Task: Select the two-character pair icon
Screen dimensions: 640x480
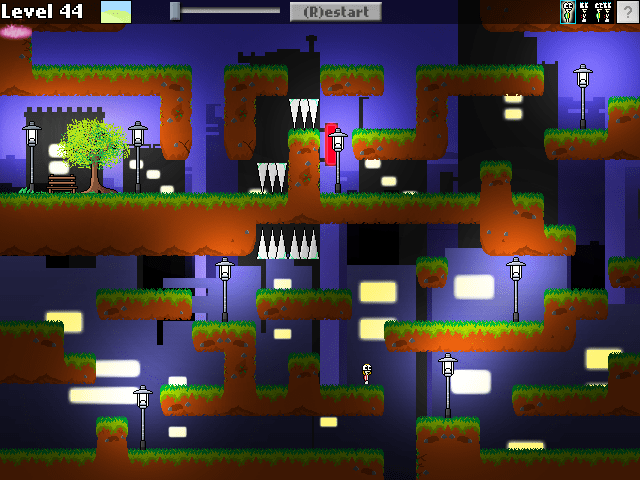Action: (602, 12)
